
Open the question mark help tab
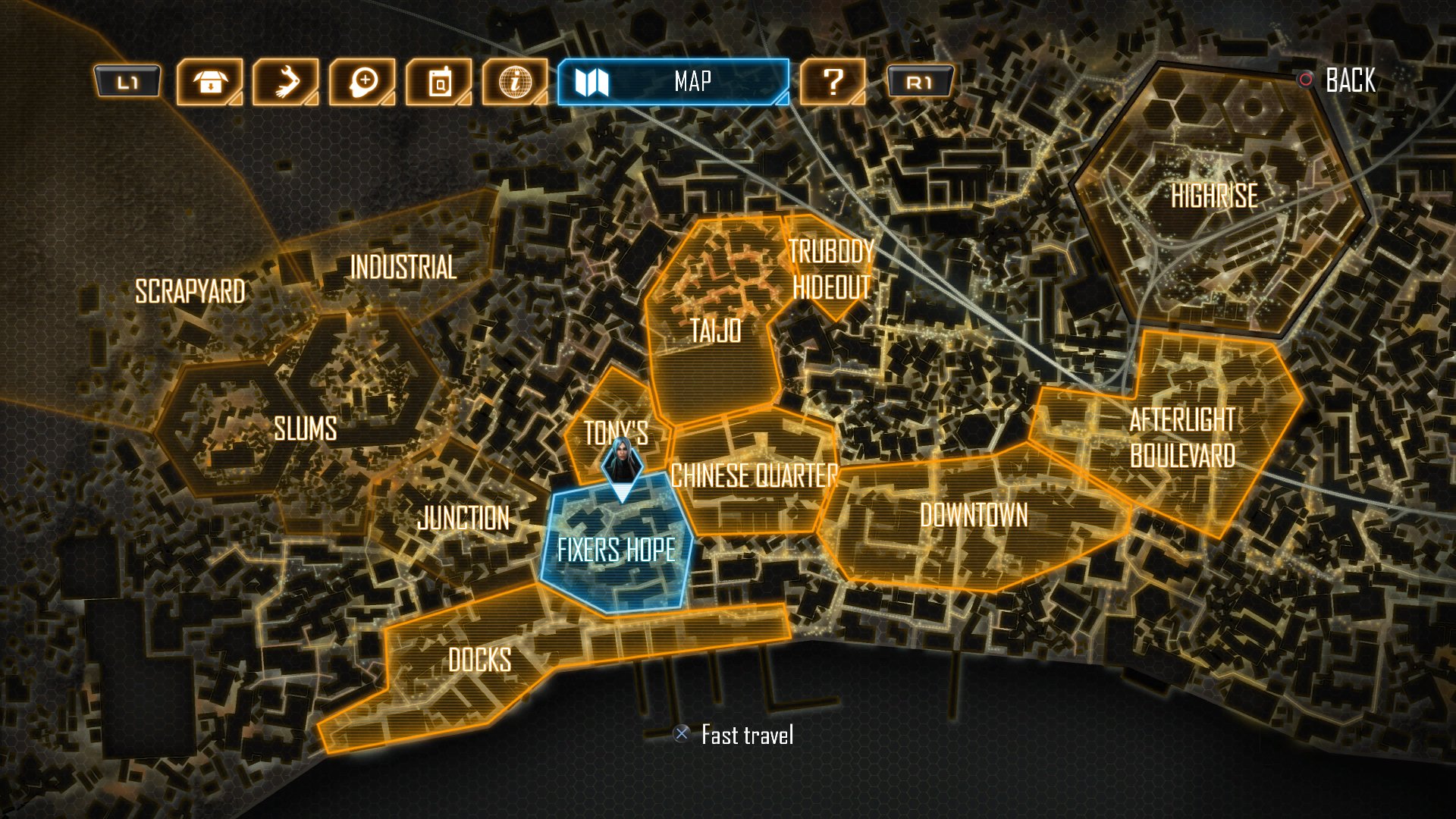[x=833, y=82]
